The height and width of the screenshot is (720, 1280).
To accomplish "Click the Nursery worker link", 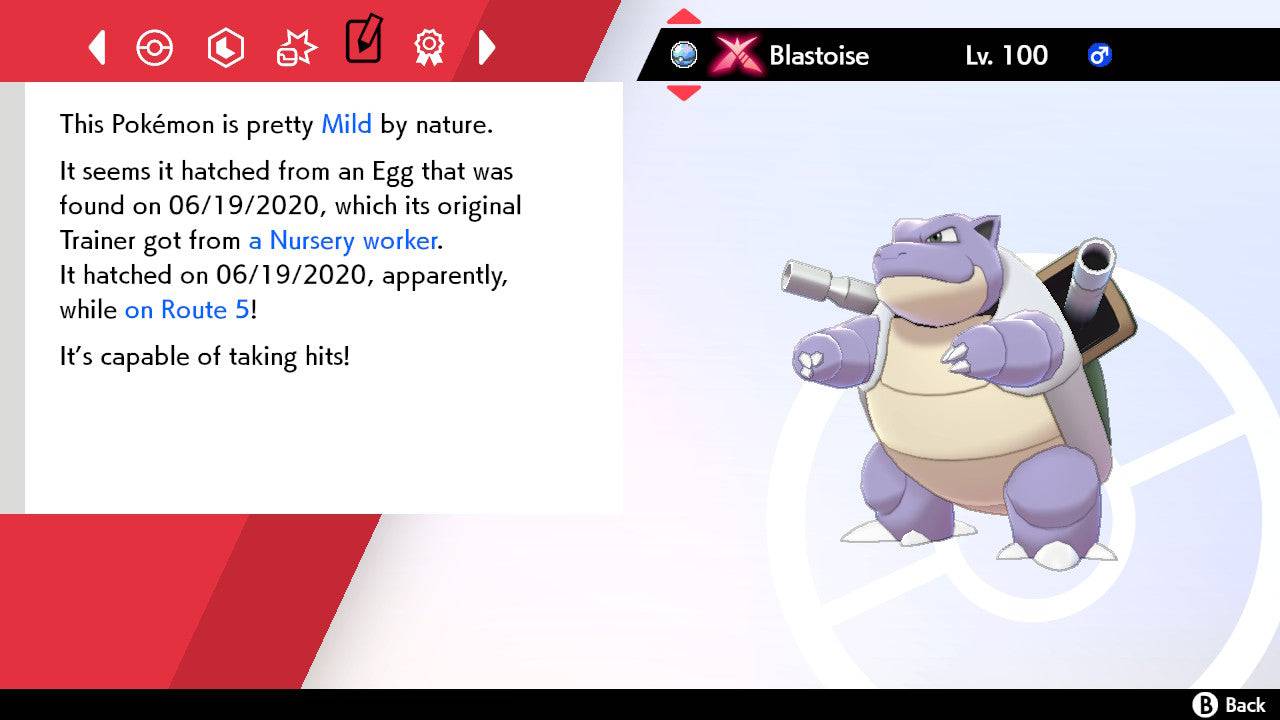I will coord(341,241).
